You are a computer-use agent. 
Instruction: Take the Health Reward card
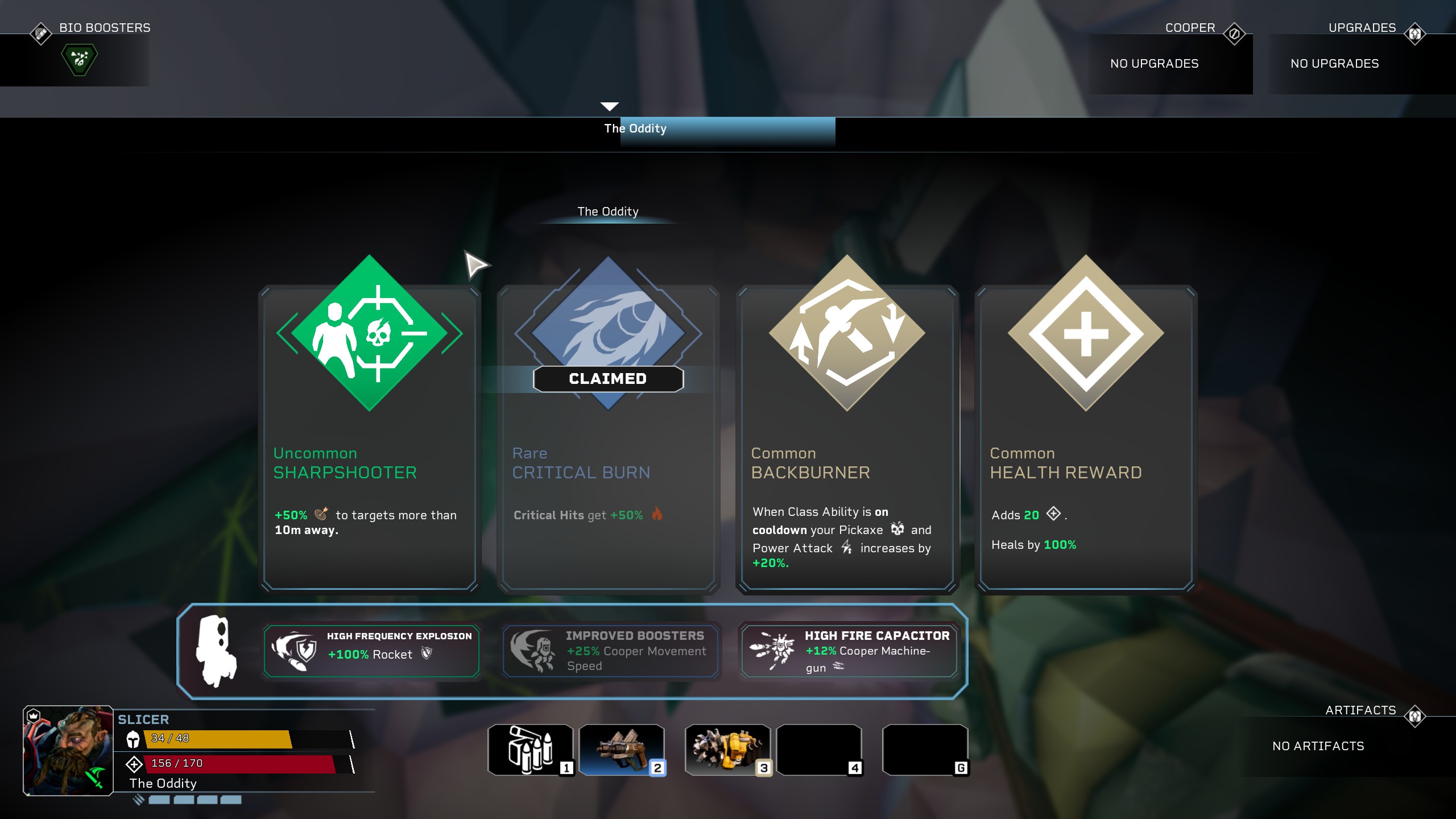[x=1086, y=438]
